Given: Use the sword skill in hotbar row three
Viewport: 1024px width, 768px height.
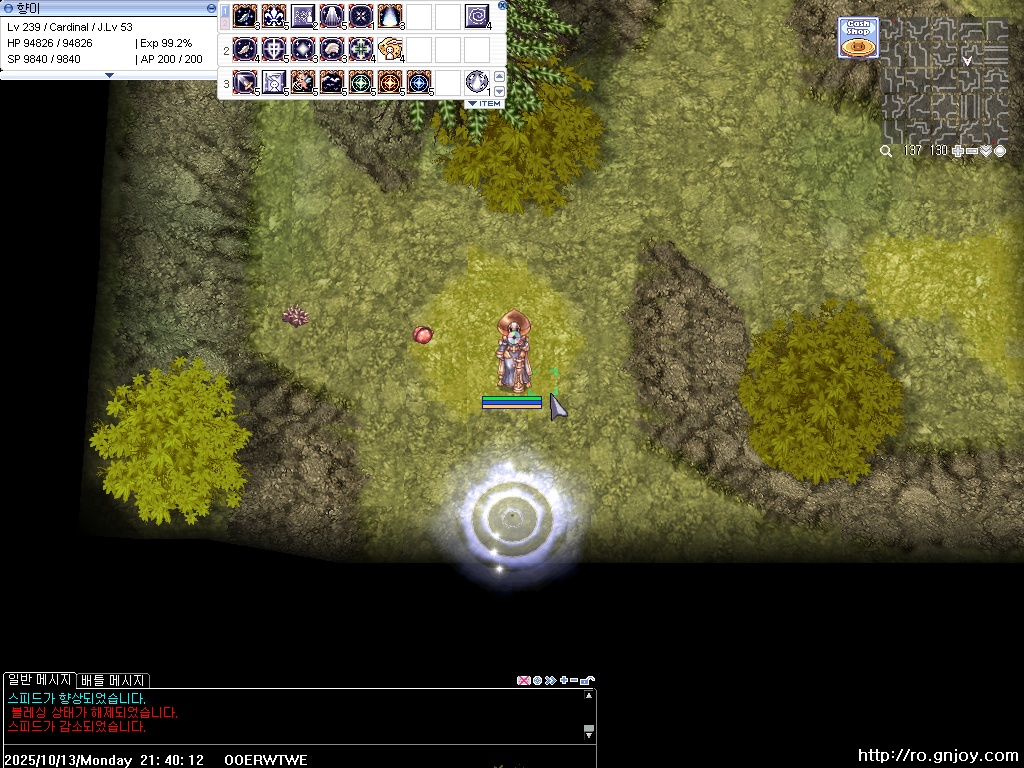Looking at the screenshot, I should click(x=245, y=81).
